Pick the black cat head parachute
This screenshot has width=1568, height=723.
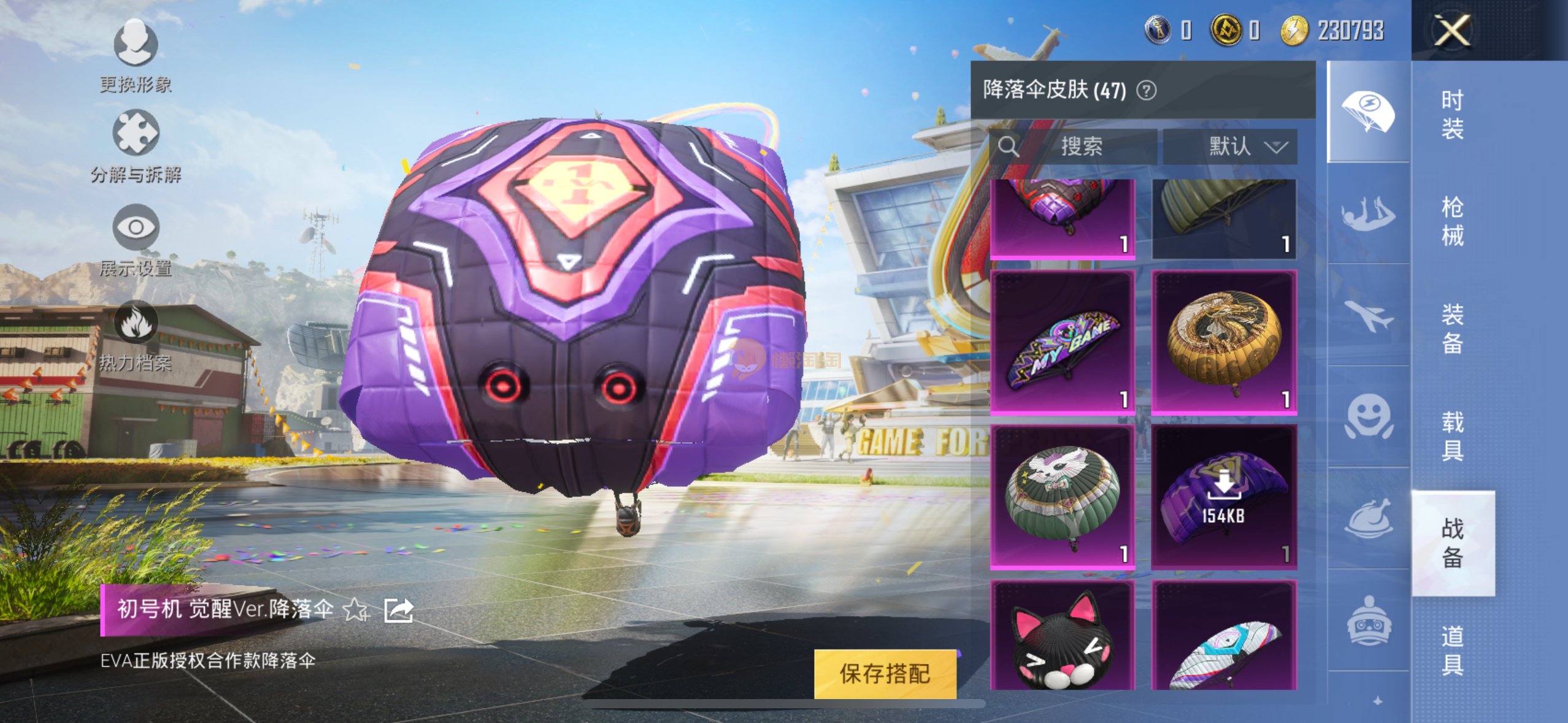coord(1063,638)
